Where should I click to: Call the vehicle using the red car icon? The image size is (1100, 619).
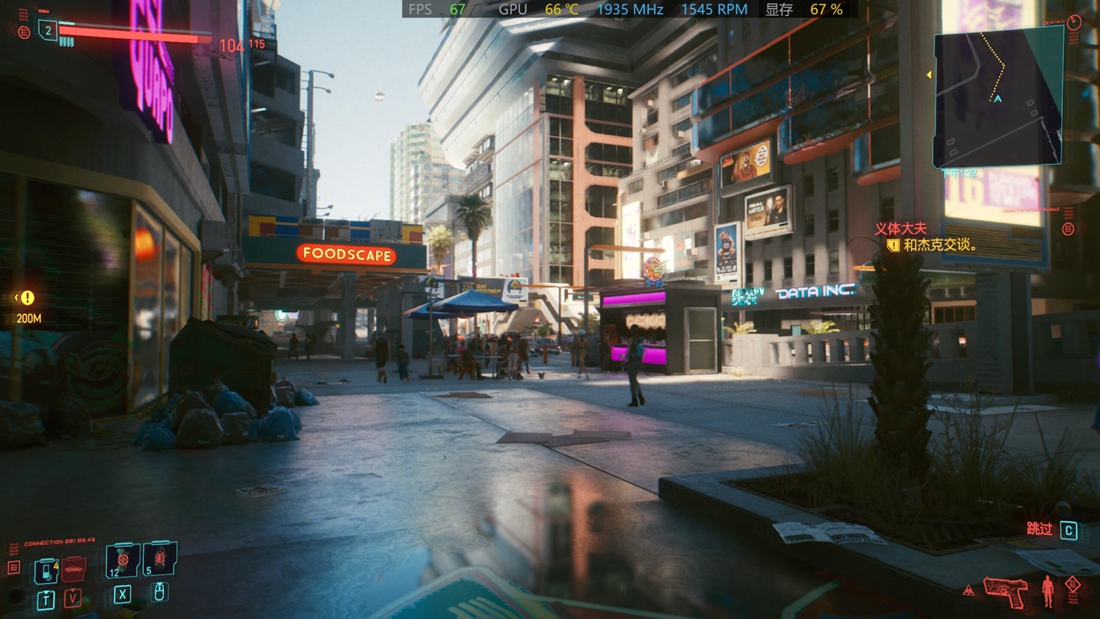(x=73, y=569)
